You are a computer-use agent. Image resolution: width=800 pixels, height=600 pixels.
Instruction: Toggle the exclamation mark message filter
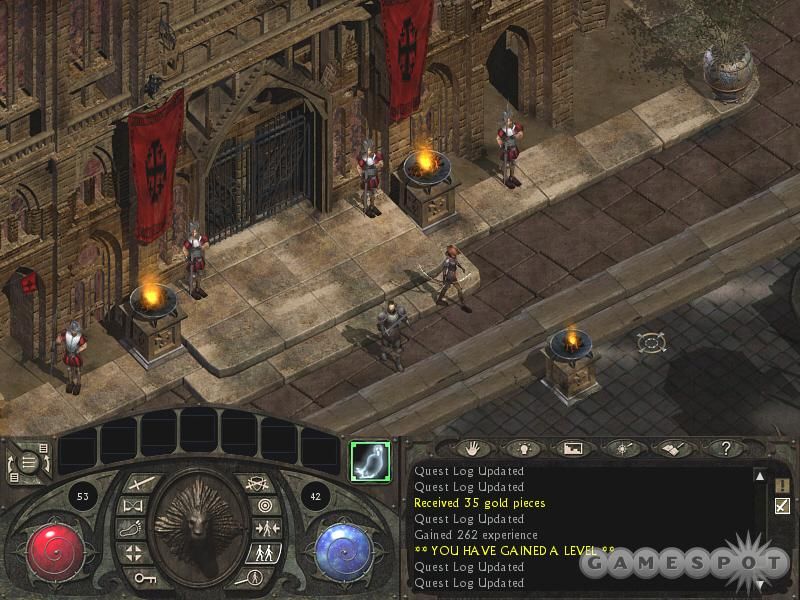(782, 485)
